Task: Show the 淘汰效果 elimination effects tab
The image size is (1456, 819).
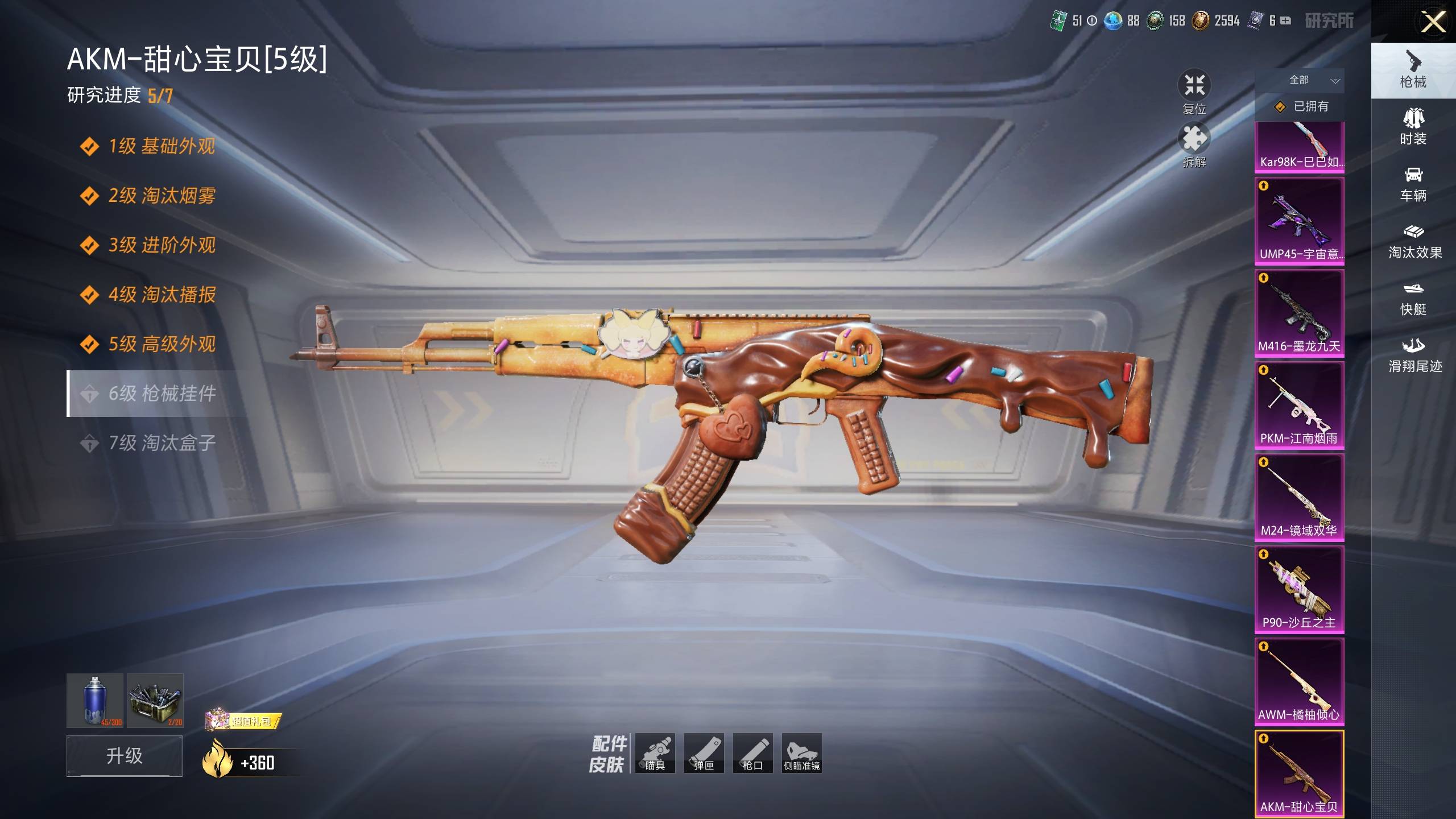Action: coord(1414,241)
